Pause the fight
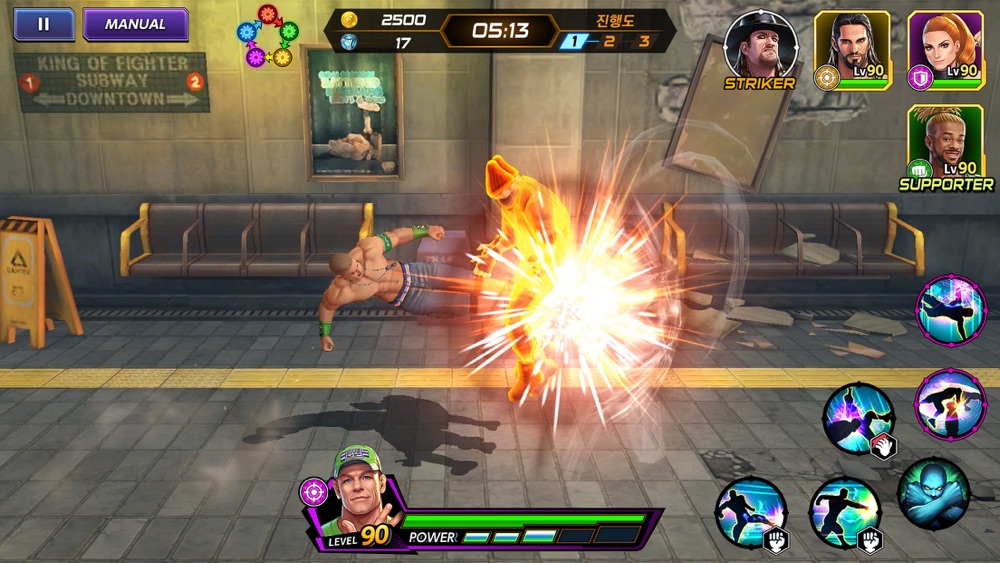This screenshot has height=563, width=1000. [x=43, y=24]
